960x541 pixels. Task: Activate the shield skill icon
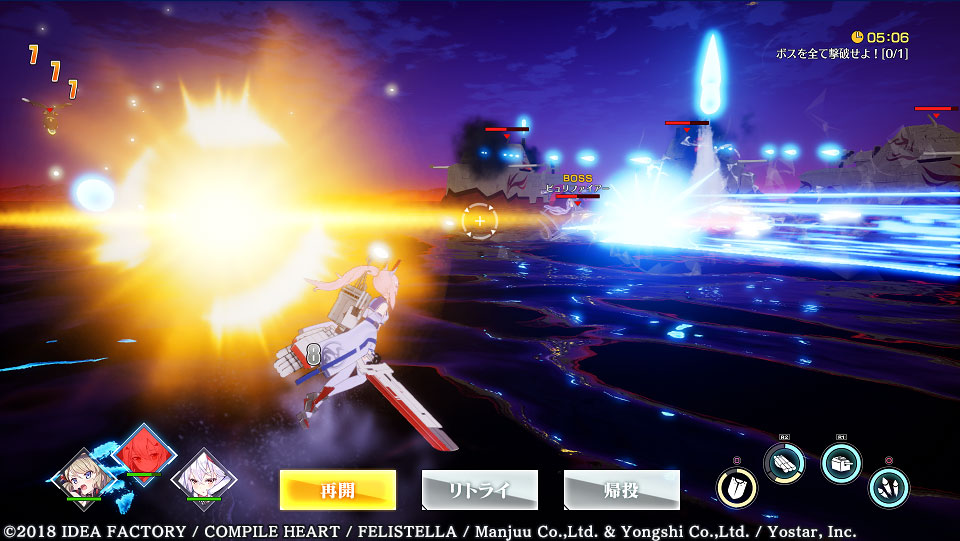[737, 488]
